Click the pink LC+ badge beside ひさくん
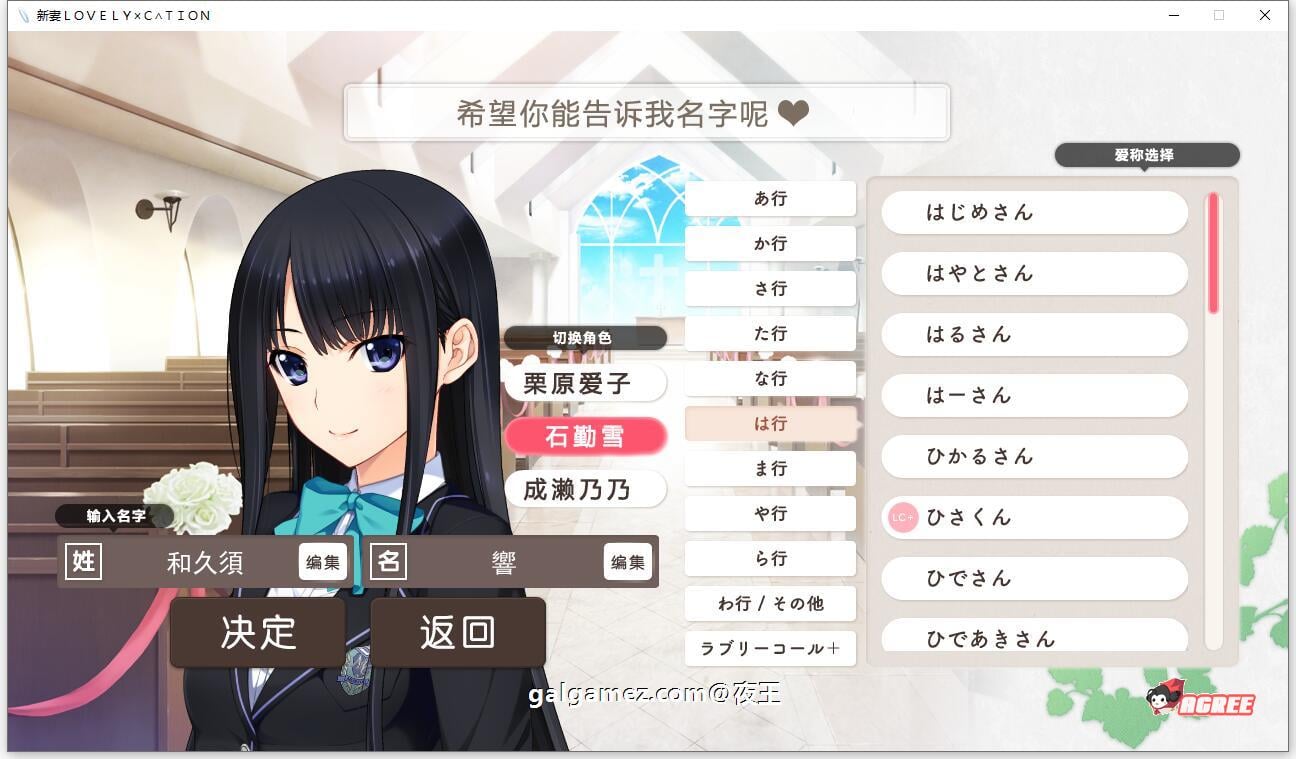This screenshot has width=1296, height=759. [x=903, y=518]
